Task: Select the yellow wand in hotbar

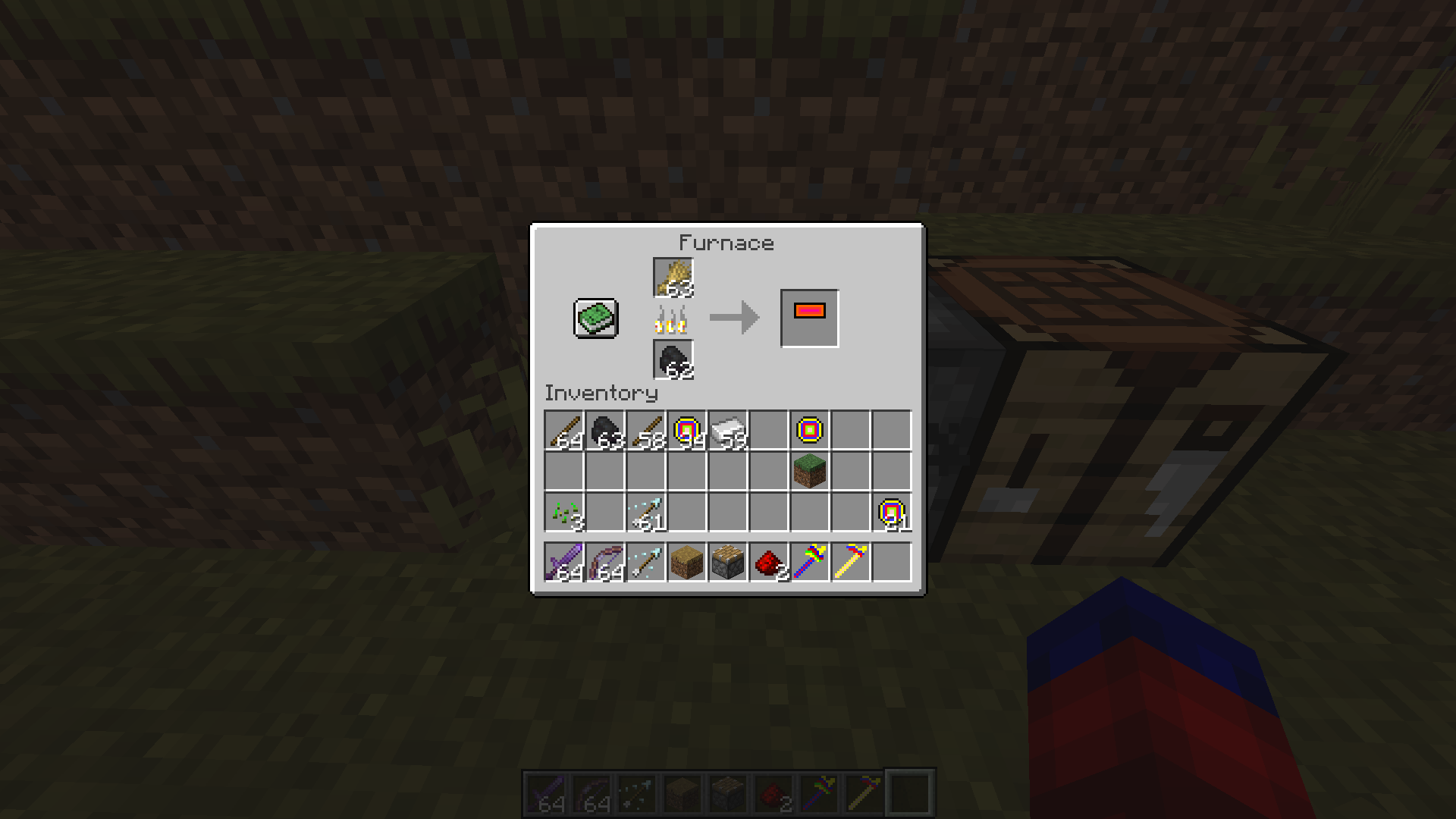Action: point(851,563)
